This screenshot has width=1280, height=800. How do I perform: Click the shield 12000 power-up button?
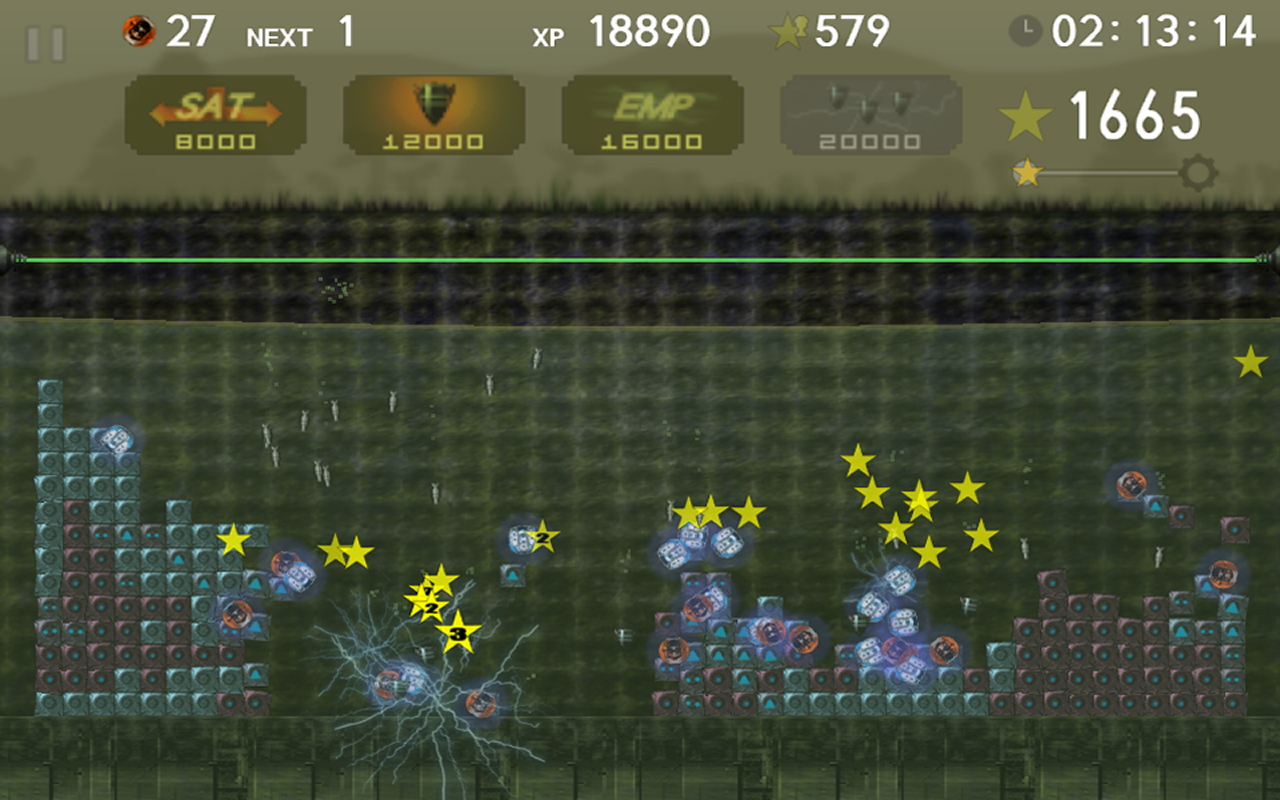(x=432, y=115)
